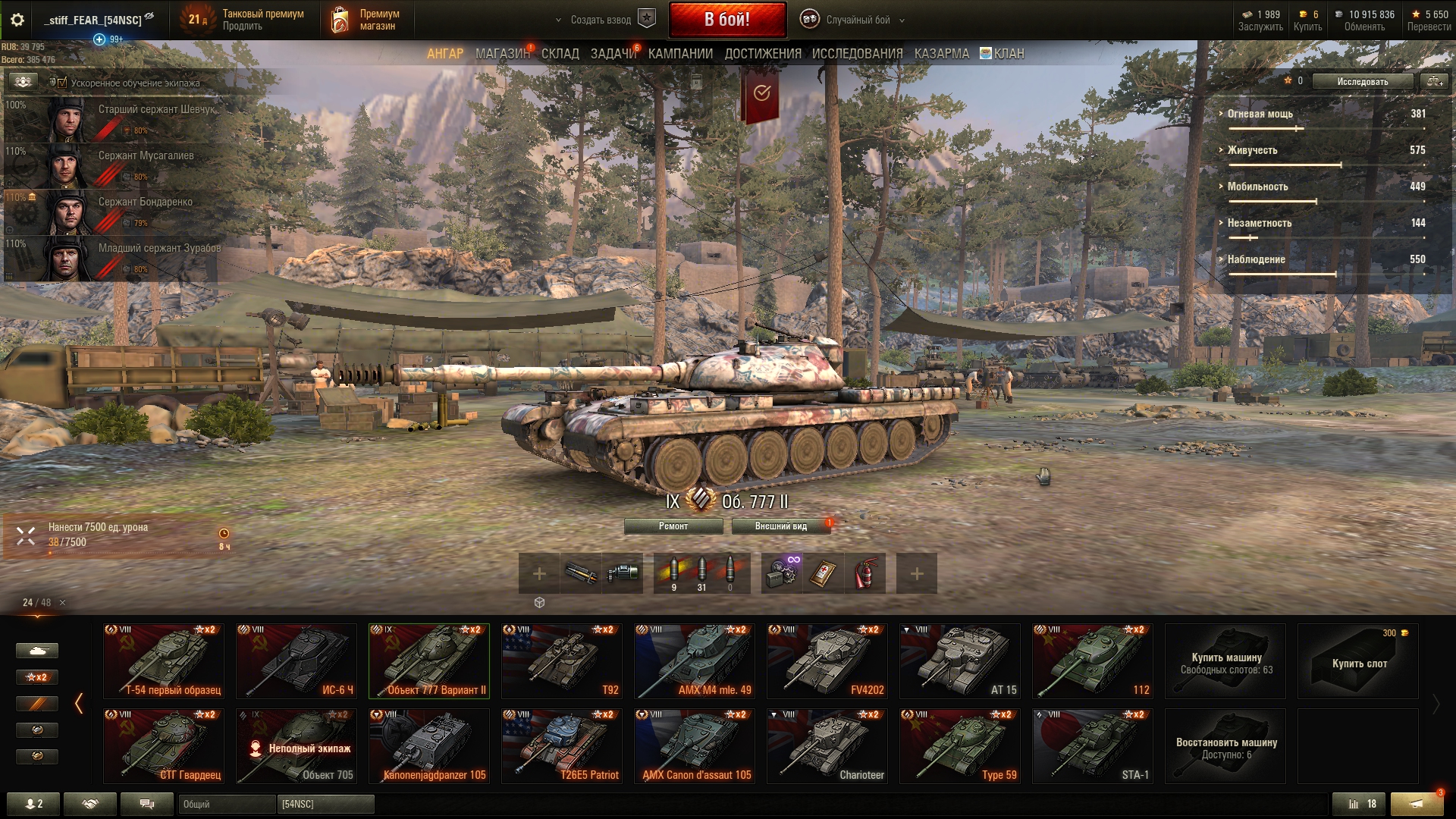
Task: Click the Ремонт button
Action: coord(673,526)
